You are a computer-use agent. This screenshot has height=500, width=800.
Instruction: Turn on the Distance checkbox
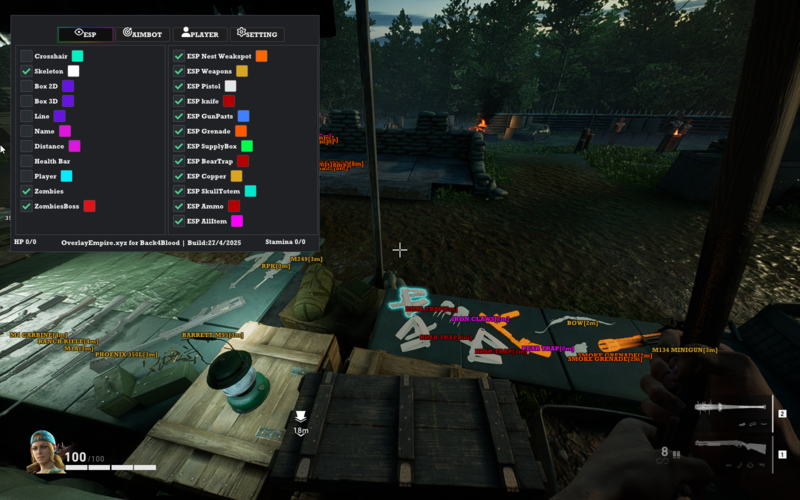click(27, 146)
